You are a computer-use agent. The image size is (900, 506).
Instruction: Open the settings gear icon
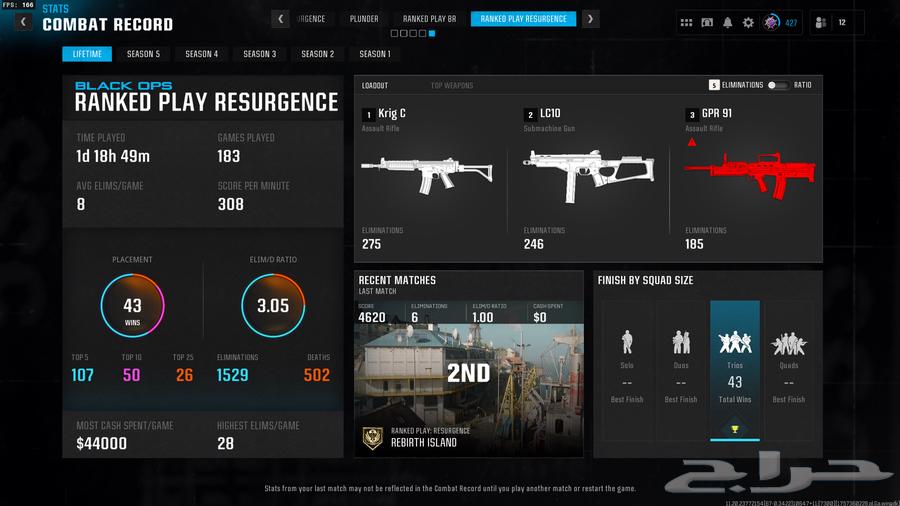(x=748, y=22)
